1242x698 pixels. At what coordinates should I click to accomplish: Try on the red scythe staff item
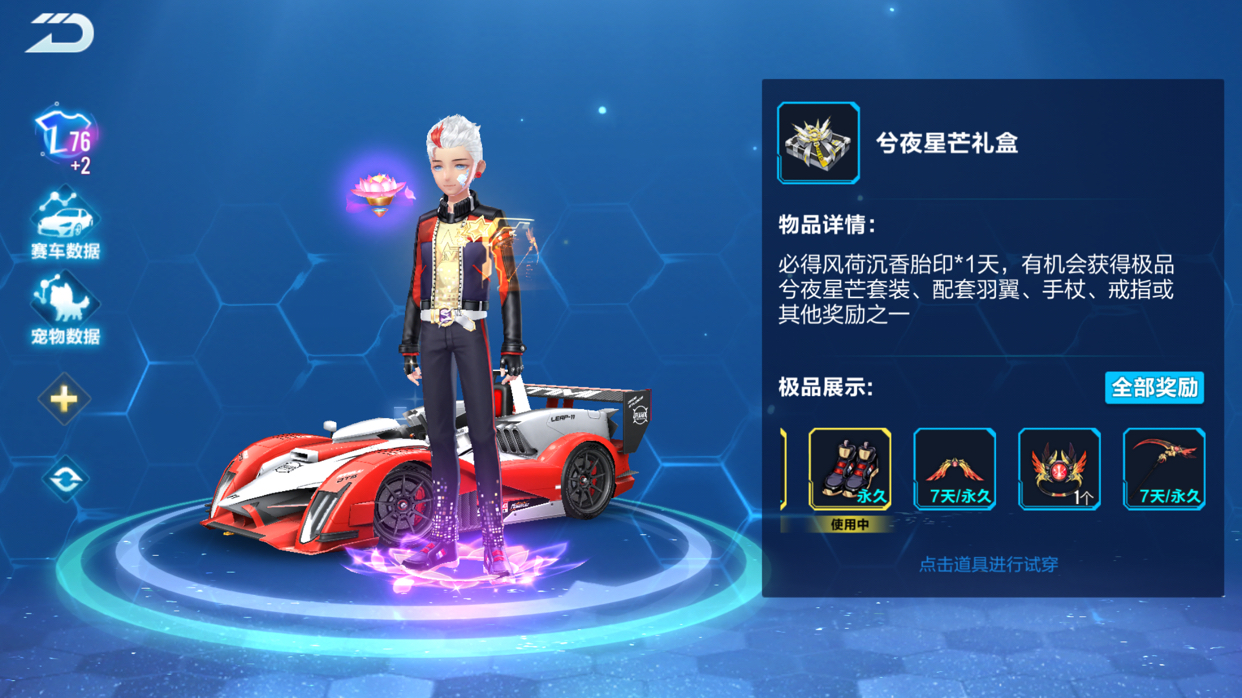point(1164,470)
